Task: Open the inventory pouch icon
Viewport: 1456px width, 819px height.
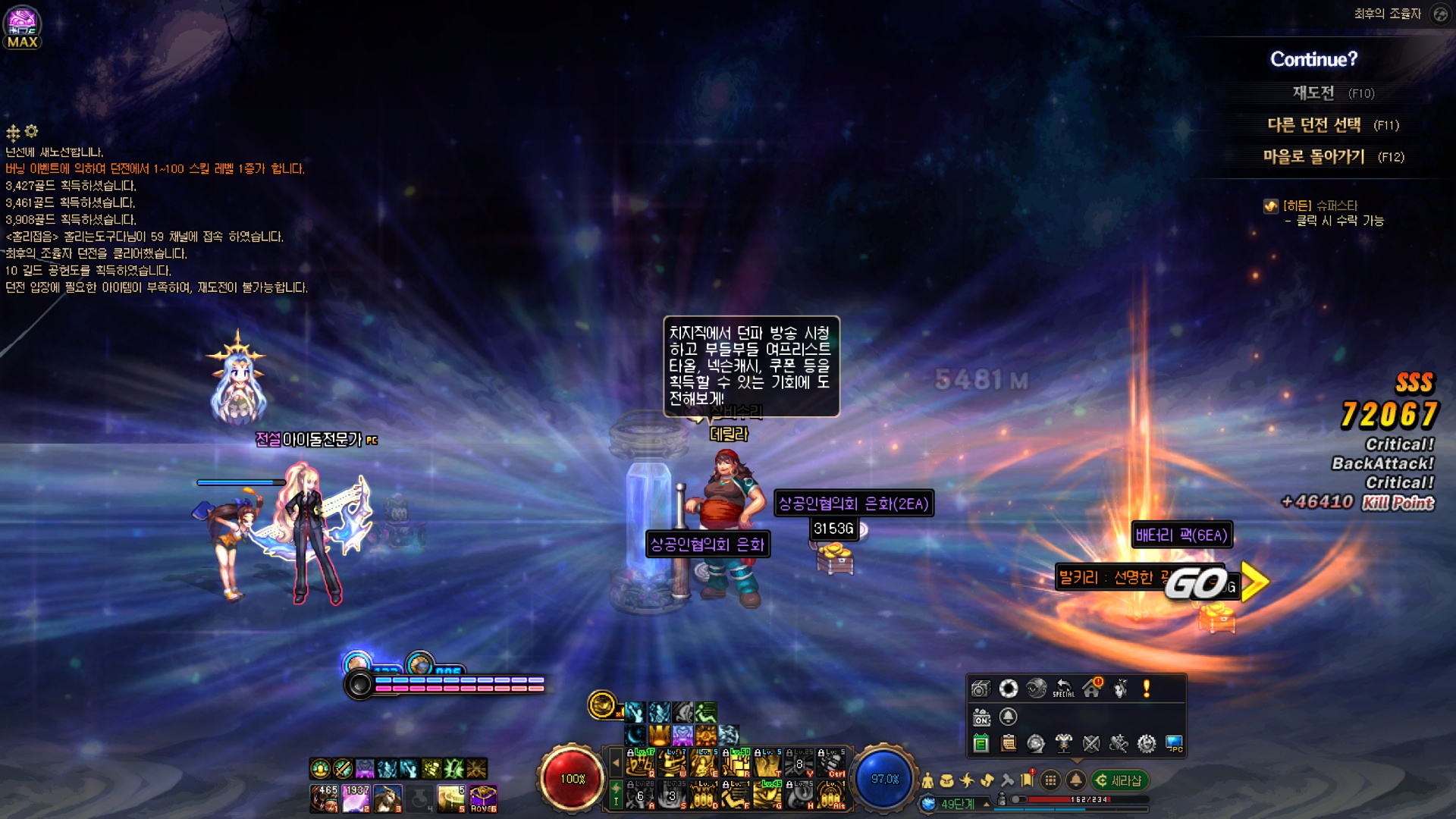Action: pos(947,780)
